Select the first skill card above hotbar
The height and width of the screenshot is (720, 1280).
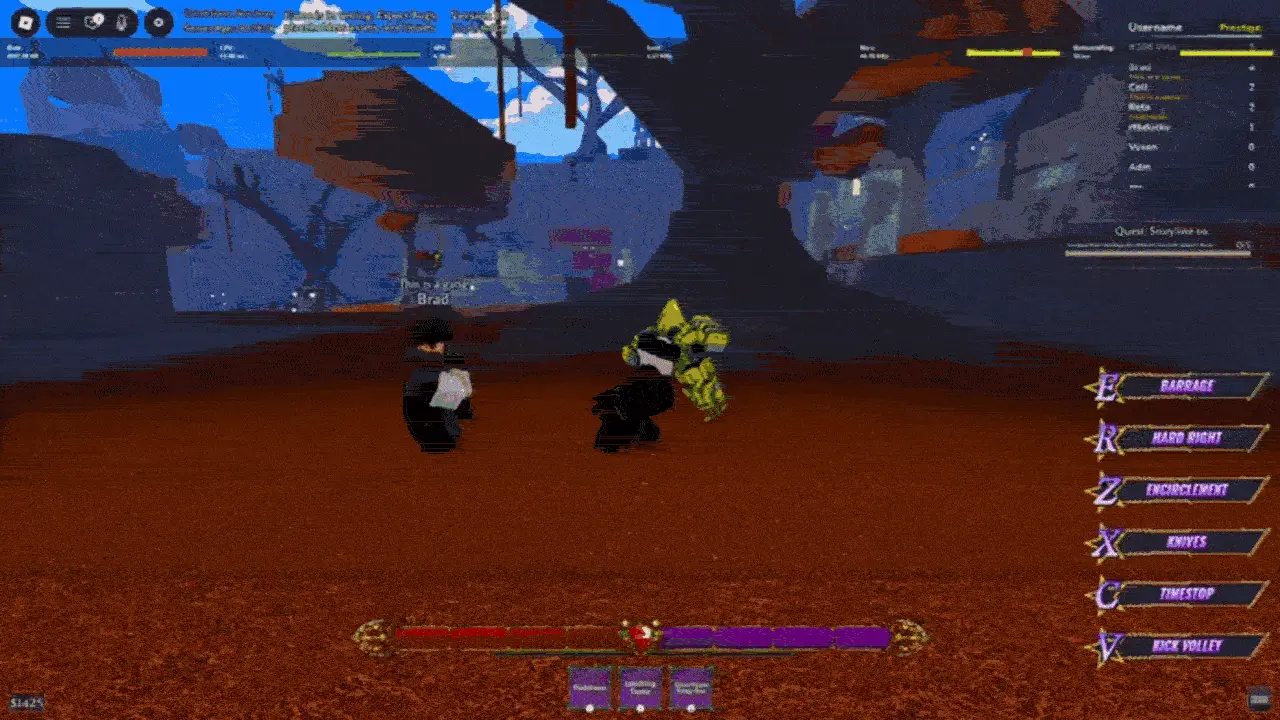588,687
